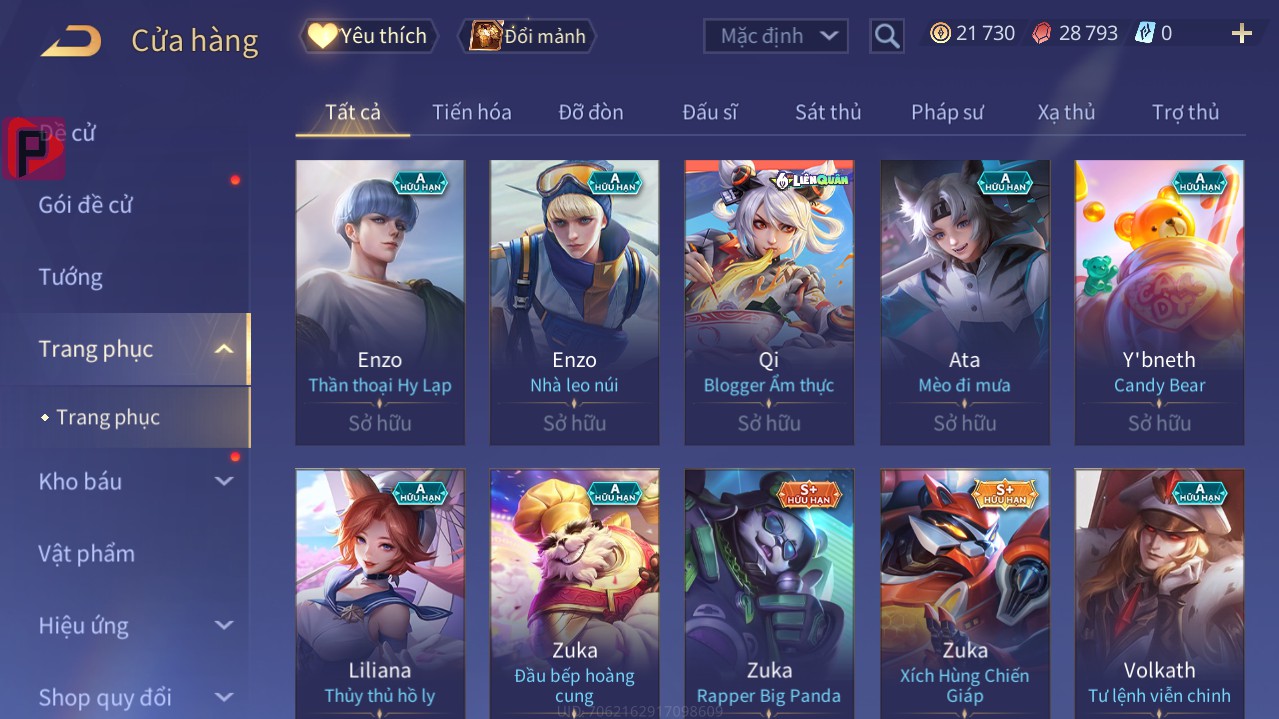The width and height of the screenshot is (1279, 719).
Task: Add more currency with the plus button
Action: (1241, 34)
